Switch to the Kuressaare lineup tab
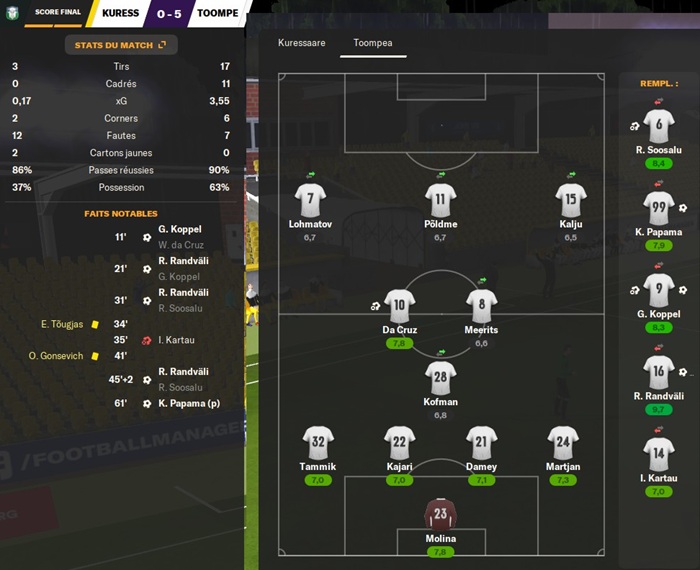 (x=301, y=44)
